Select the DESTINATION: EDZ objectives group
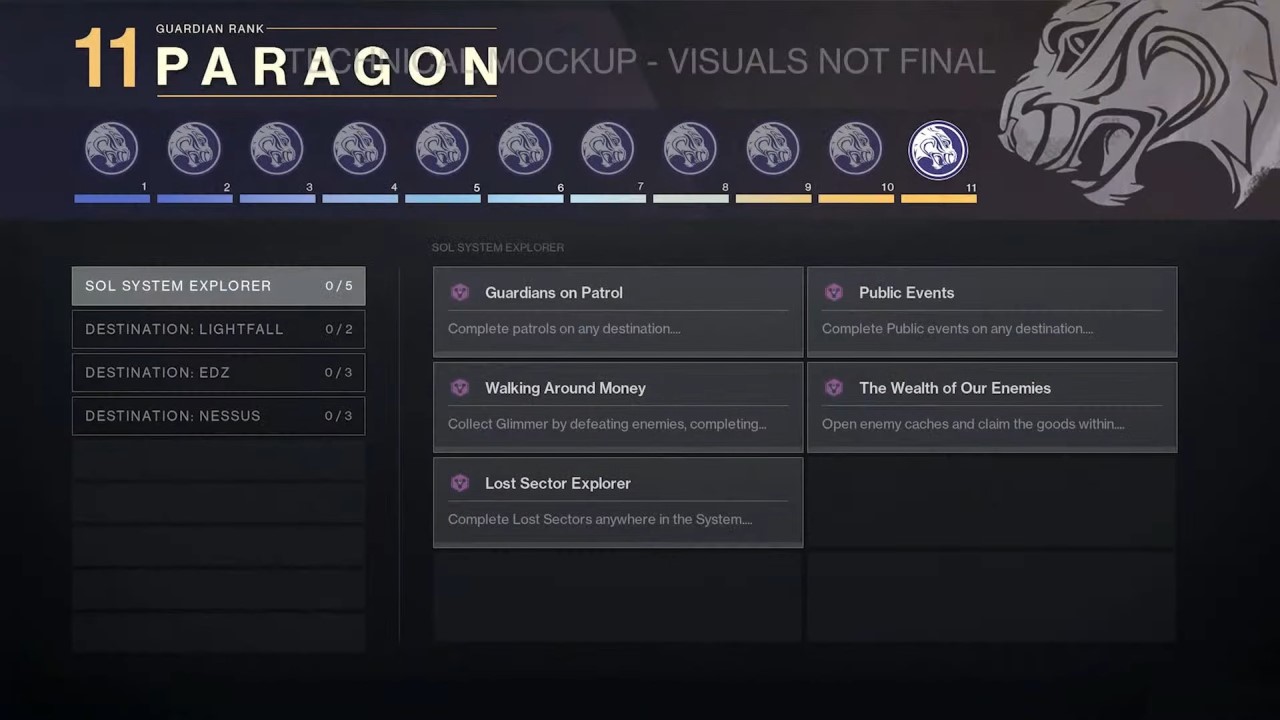The width and height of the screenshot is (1280, 720). coord(218,372)
